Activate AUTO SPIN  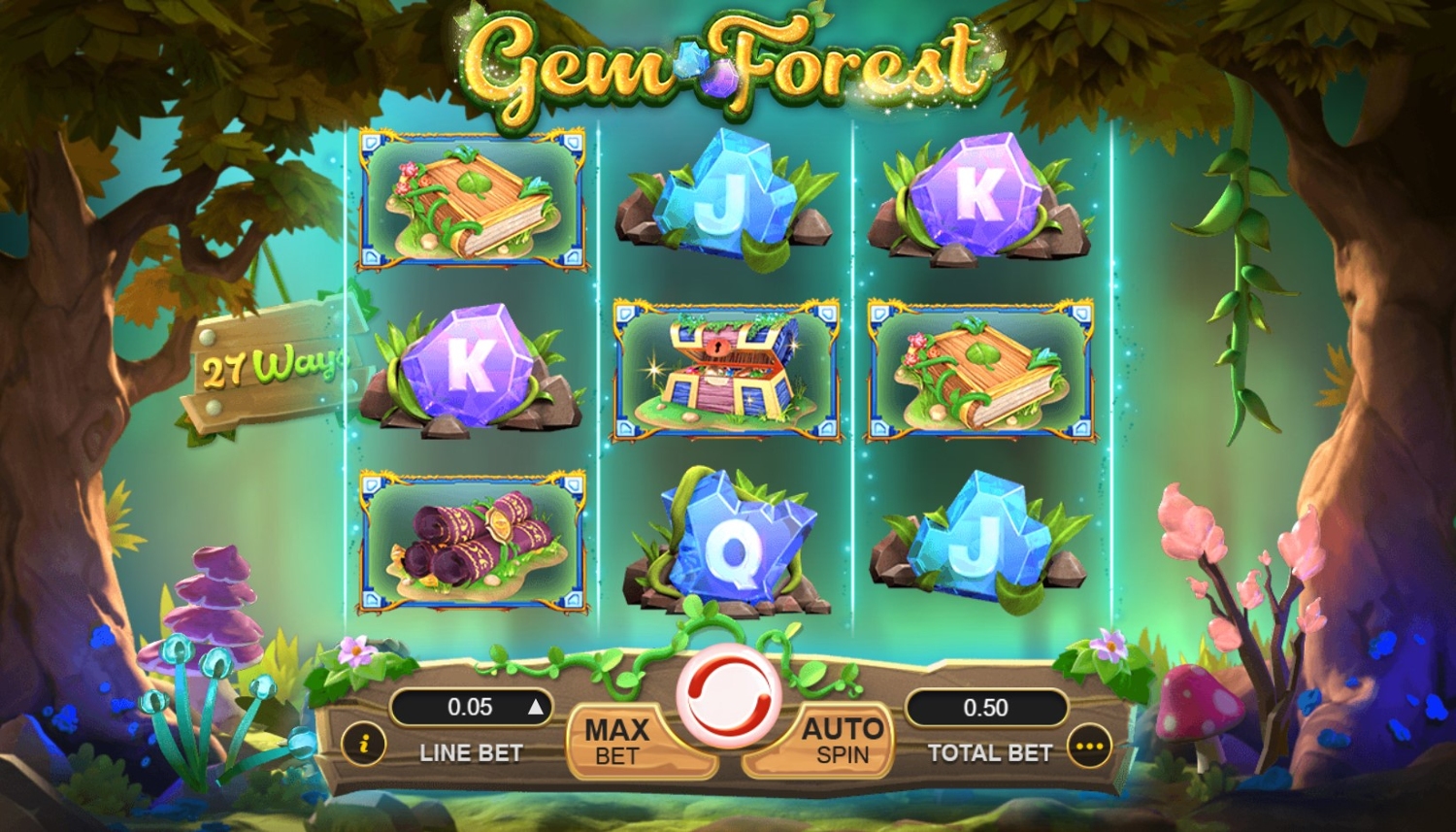click(x=841, y=741)
